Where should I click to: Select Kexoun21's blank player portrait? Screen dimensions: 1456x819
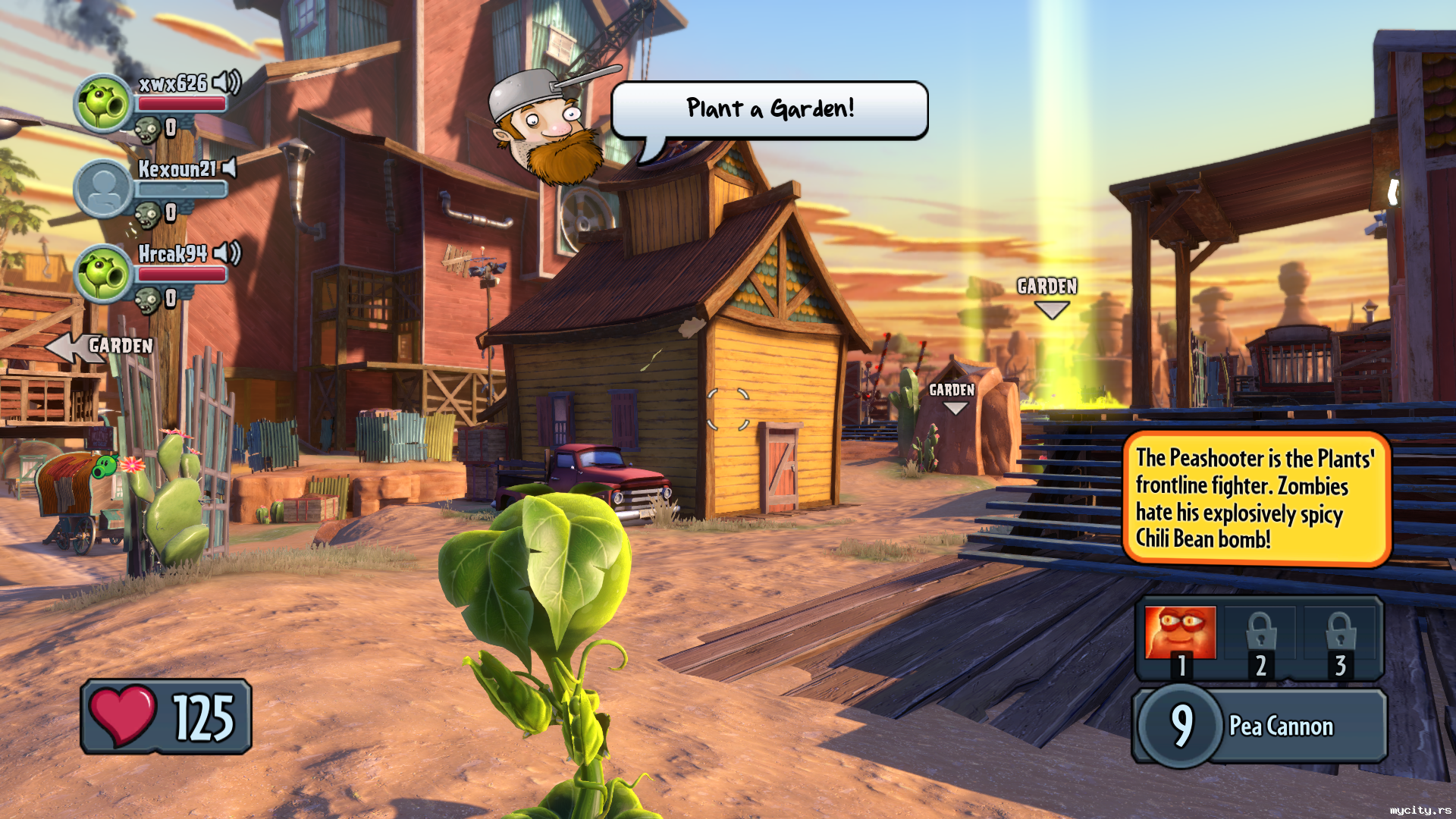click(103, 189)
